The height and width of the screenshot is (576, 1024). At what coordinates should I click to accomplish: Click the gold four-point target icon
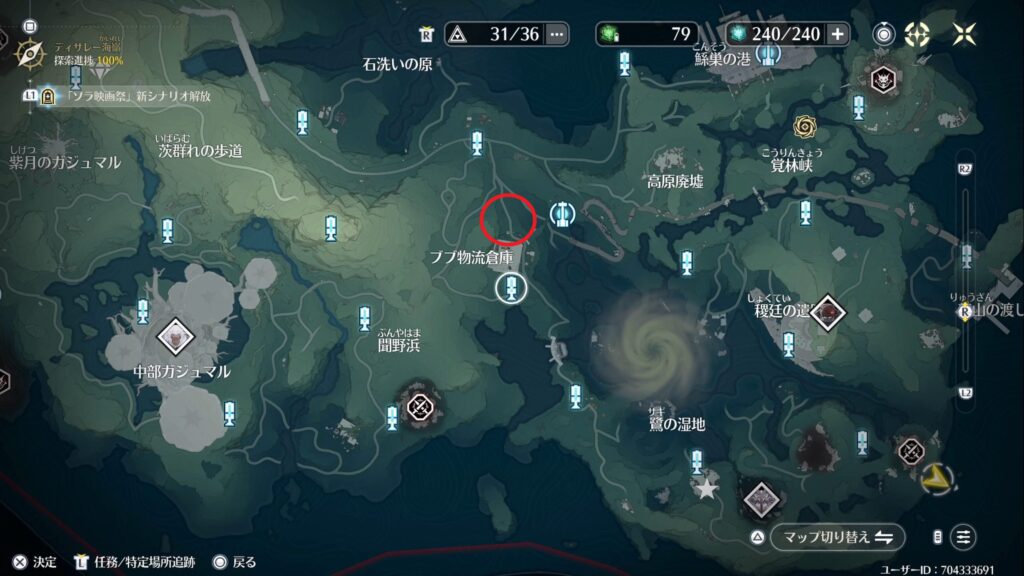click(916, 34)
